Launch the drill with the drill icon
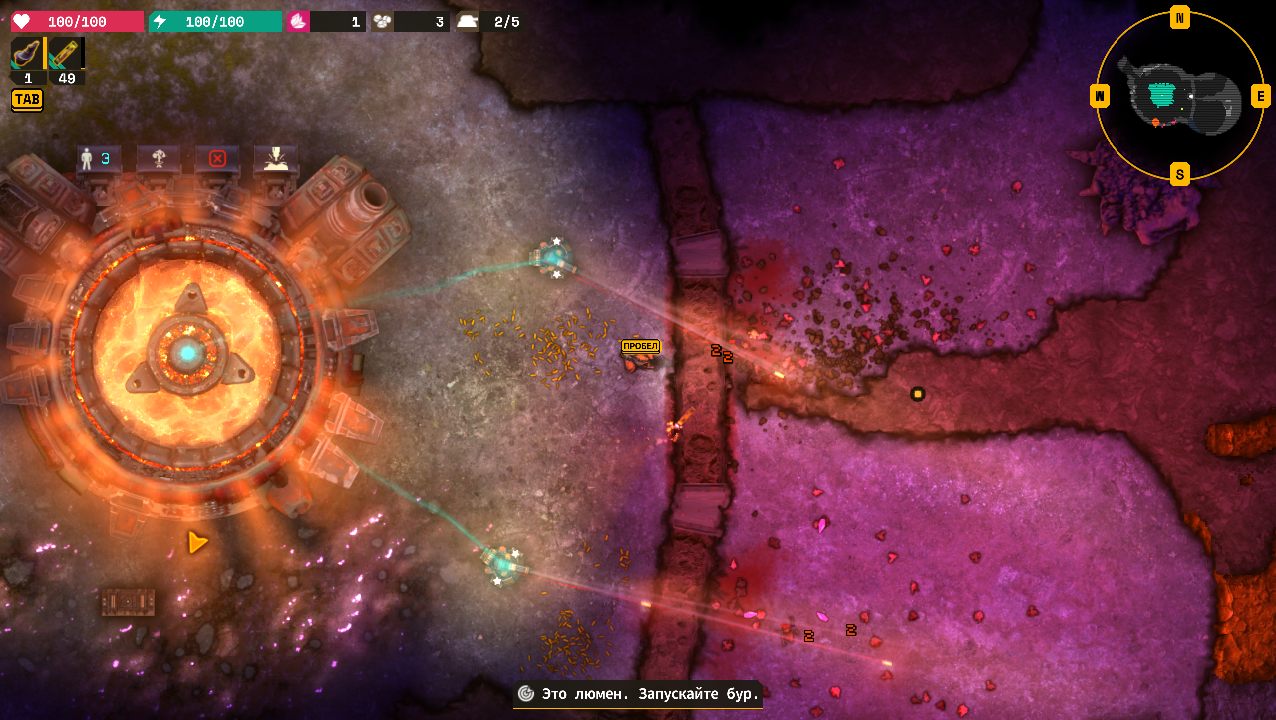This screenshot has width=1276, height=720. click(276, 158)
